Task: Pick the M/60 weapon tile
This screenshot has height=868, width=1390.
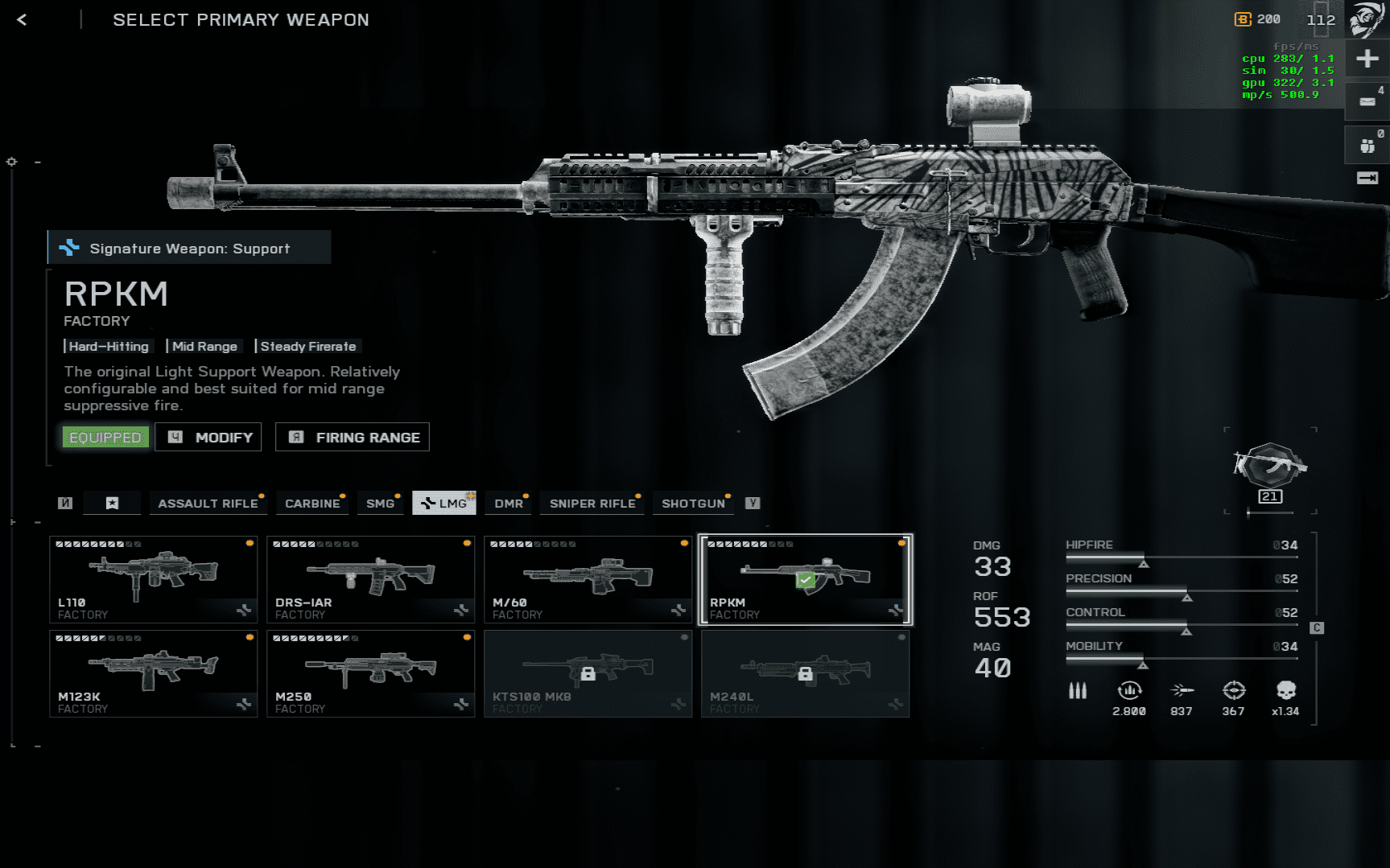Action: [x=588, y=579]
